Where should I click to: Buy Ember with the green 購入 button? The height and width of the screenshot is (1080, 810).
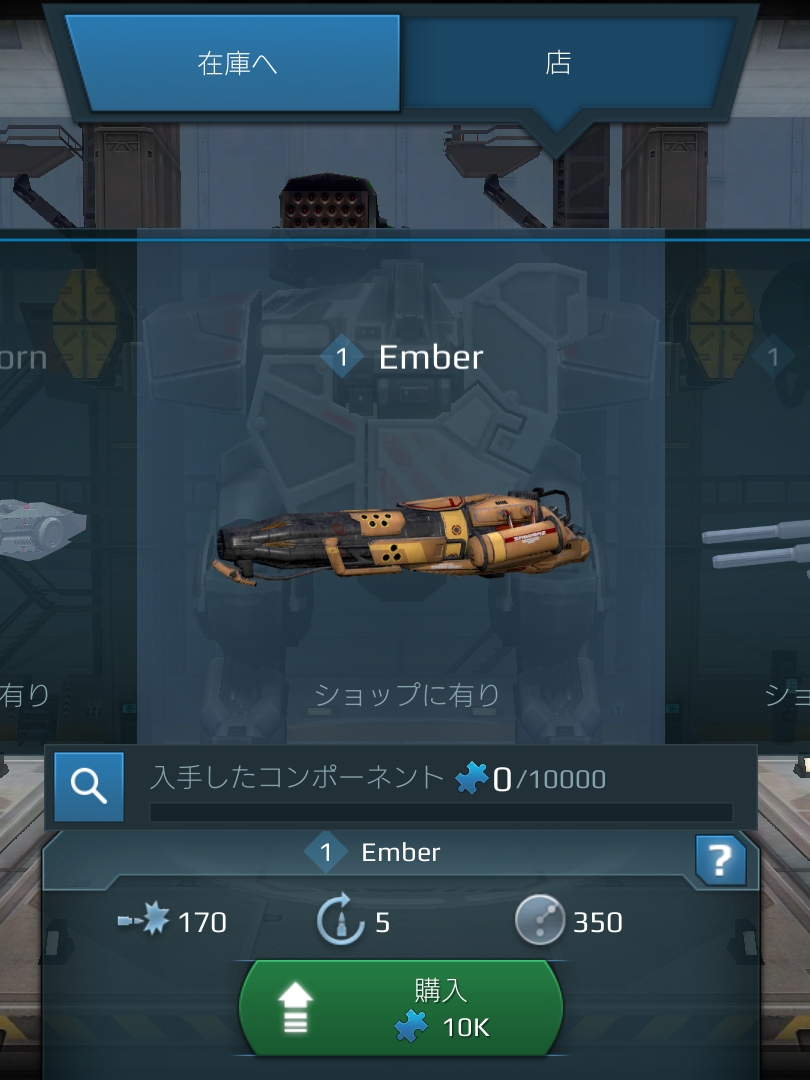tap(401, 1008)
